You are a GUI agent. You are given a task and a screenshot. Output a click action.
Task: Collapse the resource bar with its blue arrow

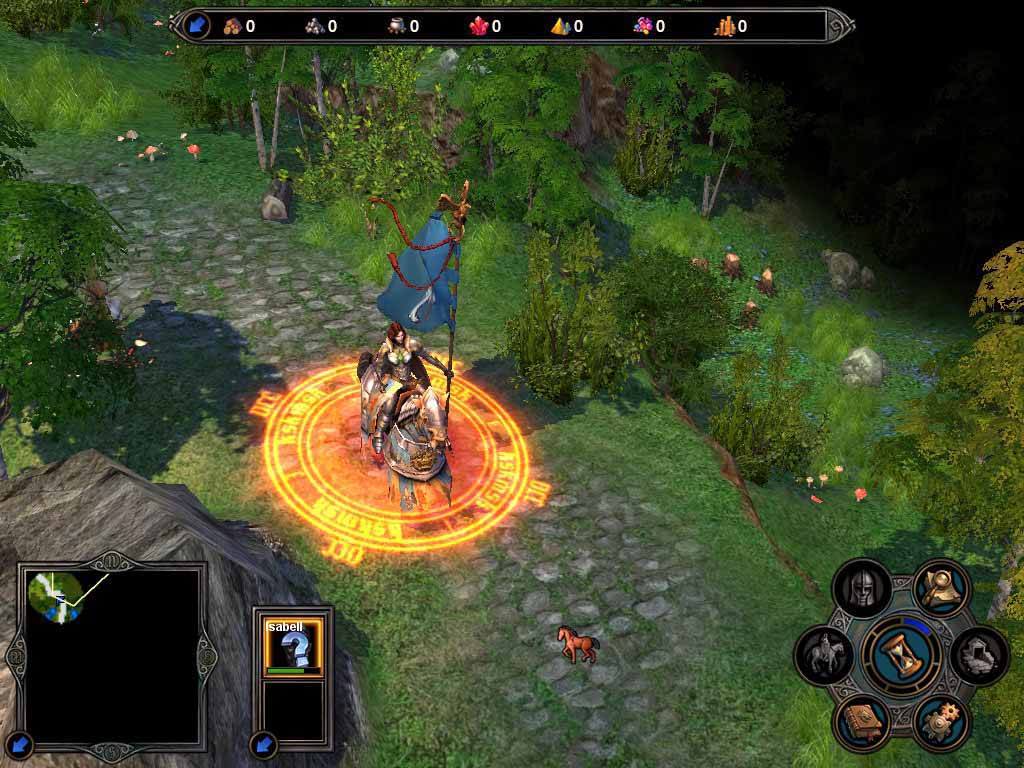(197, 25)
